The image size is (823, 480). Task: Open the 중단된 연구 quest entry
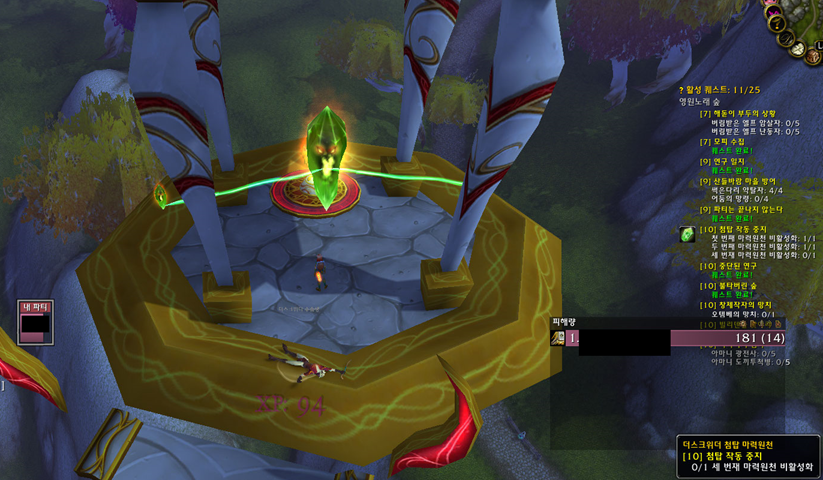click(x=732, y=266)
